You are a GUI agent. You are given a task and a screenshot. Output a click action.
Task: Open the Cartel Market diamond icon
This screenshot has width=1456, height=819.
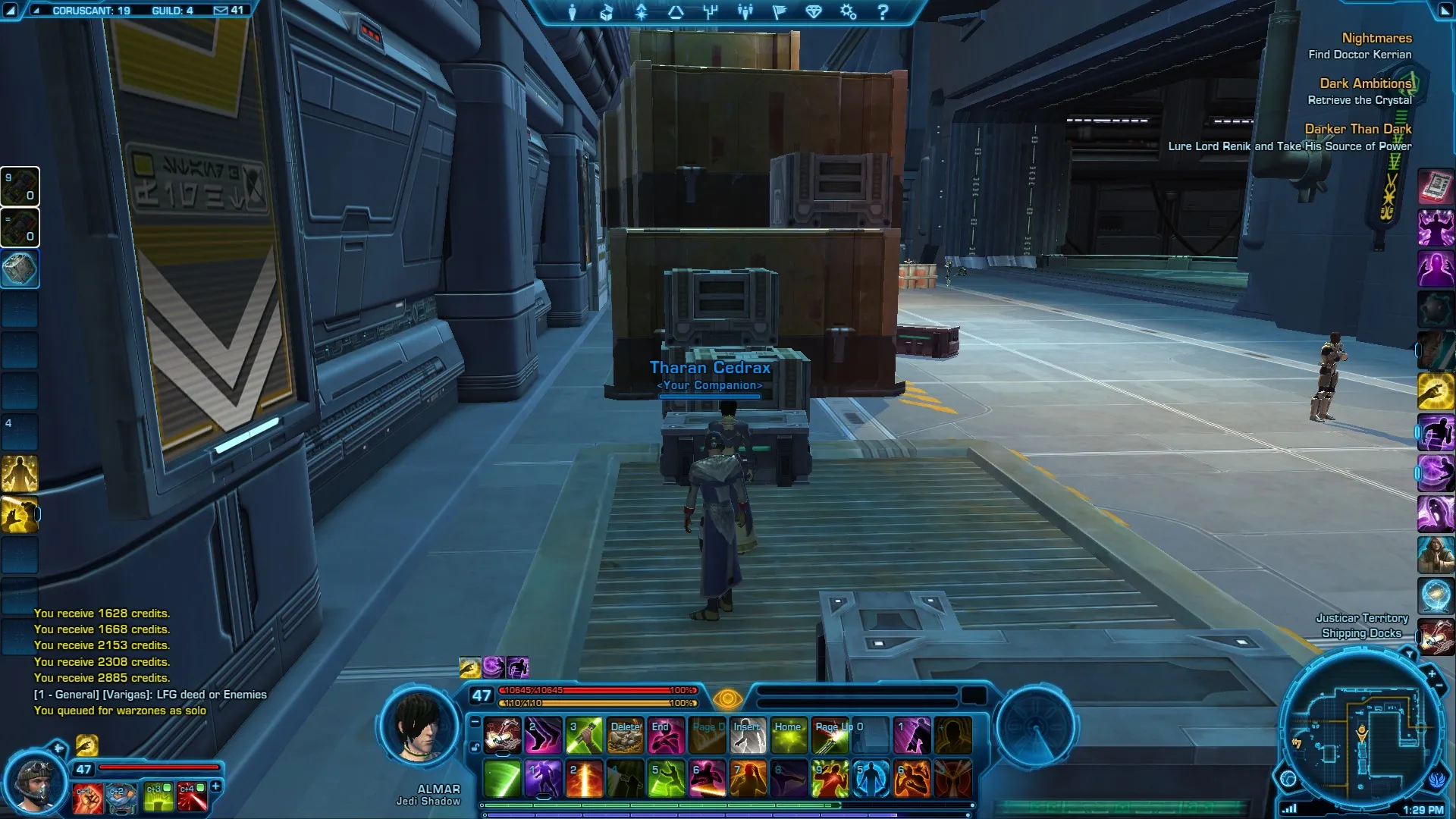click(x=814, y=12)
